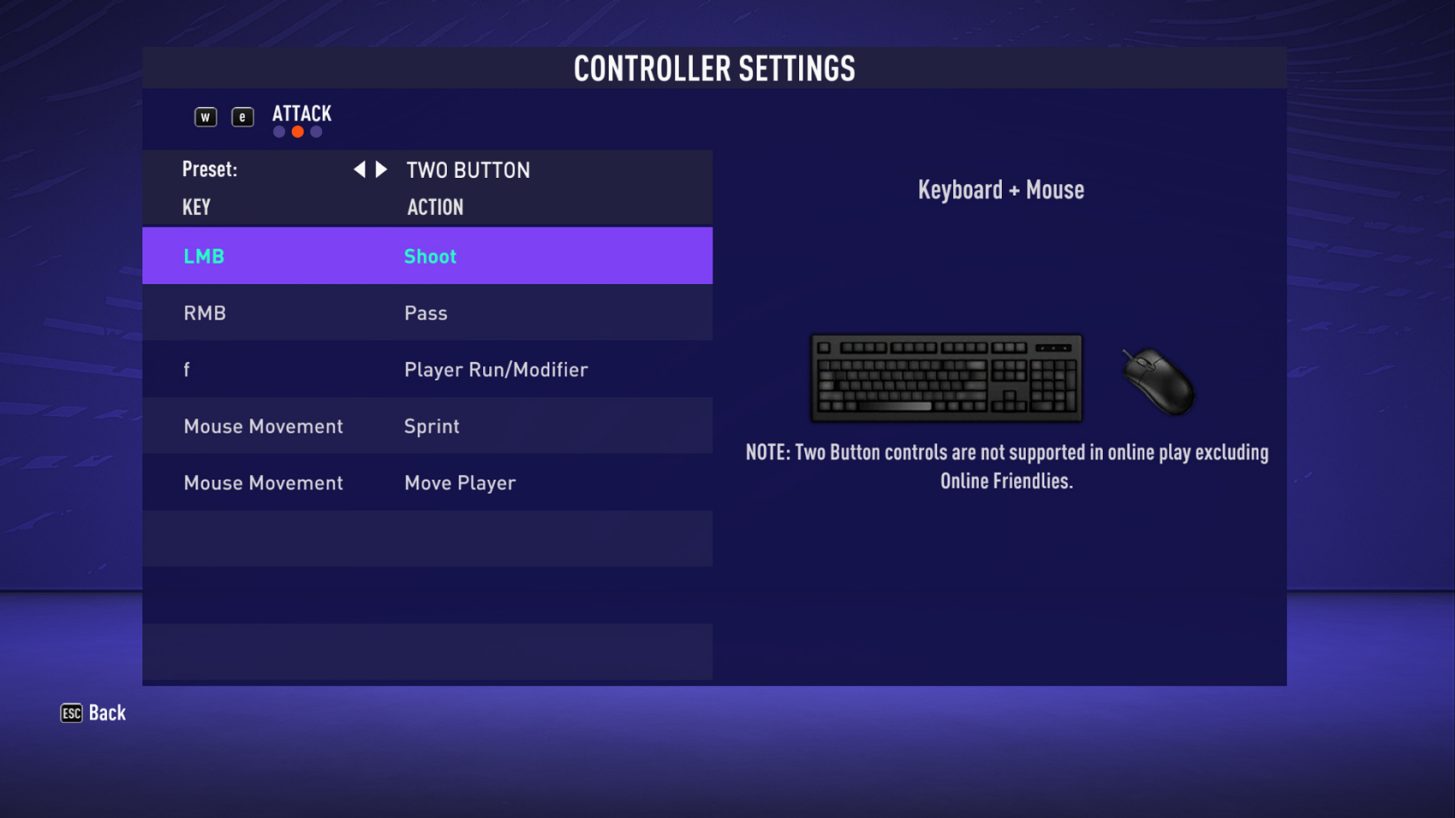The width and height of the screenshot is (1455, 818).
Task: Click Back at the bottom left
Action: click(105, 713)
